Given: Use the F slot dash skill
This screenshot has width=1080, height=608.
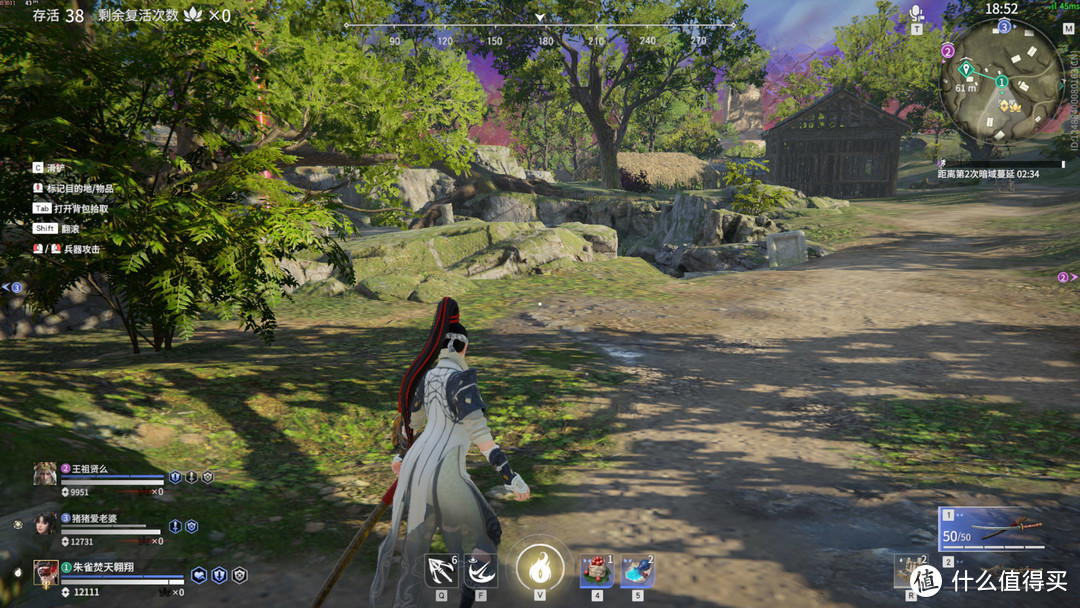Looking at the screenshot, I should click(x=481, y=571).
